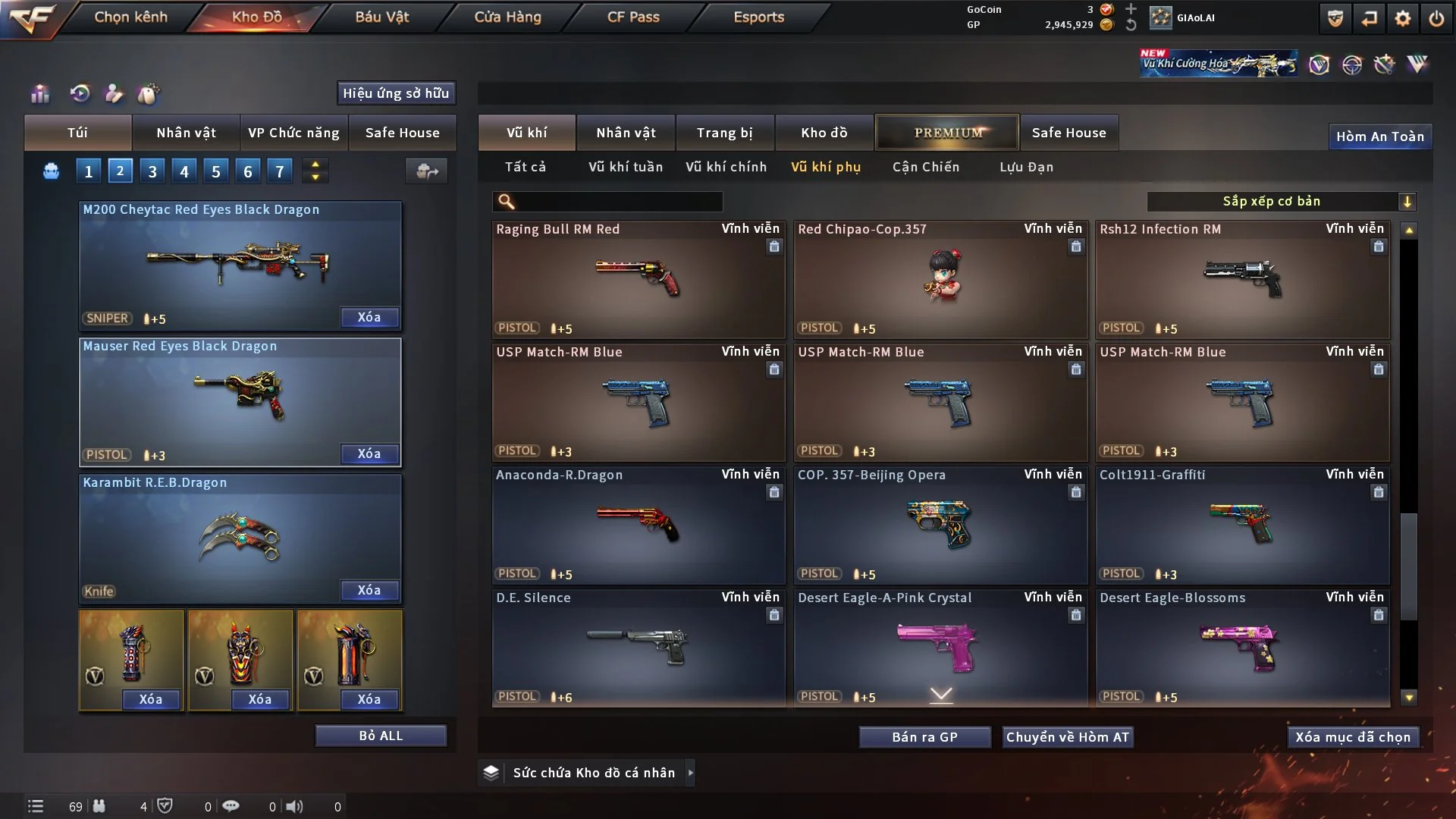Click Xóa mục đã chọn
The height and width of the screenshot is (819, 1456).
coord(1352,737)
